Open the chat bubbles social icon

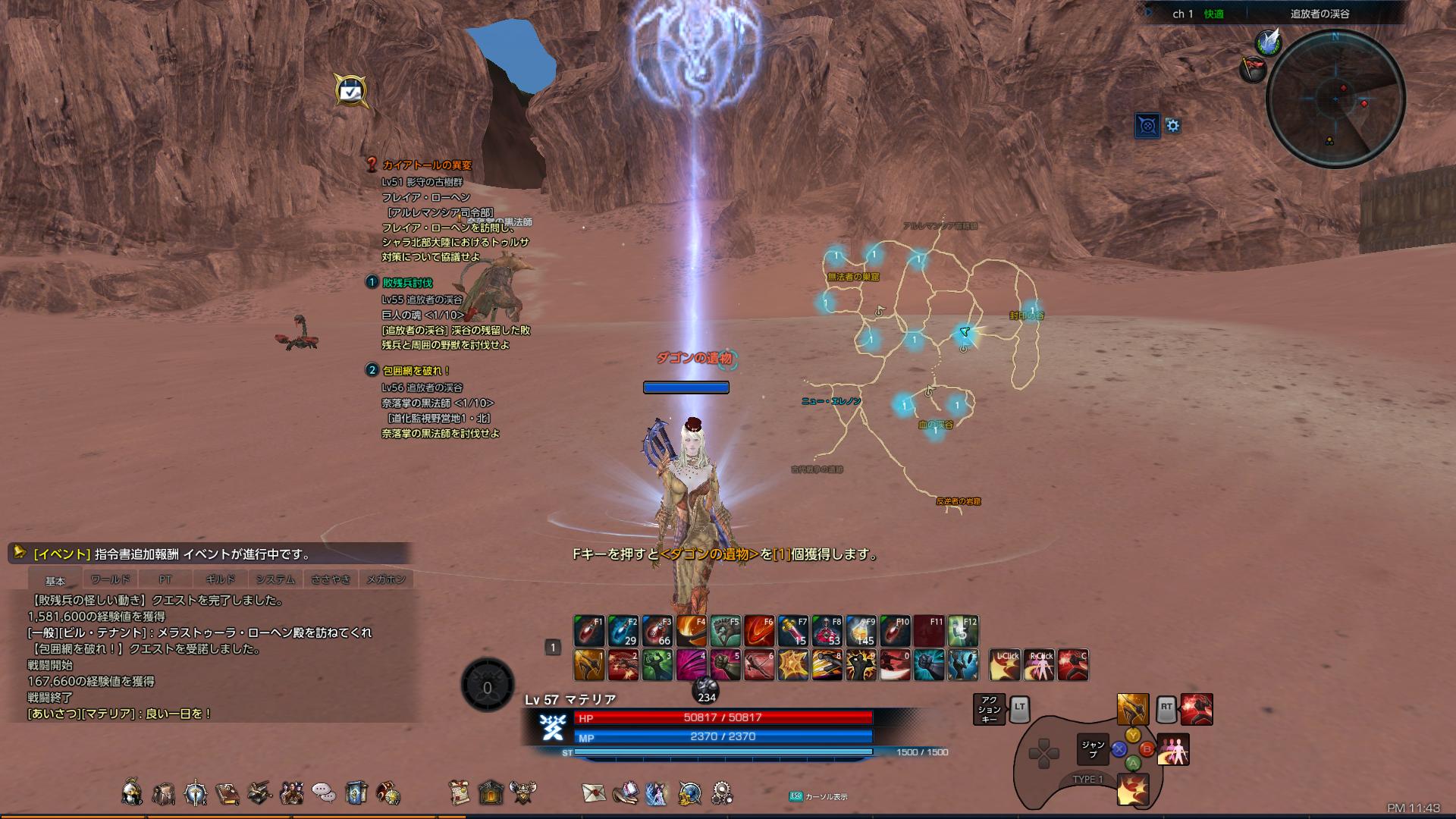pos(324,793)
